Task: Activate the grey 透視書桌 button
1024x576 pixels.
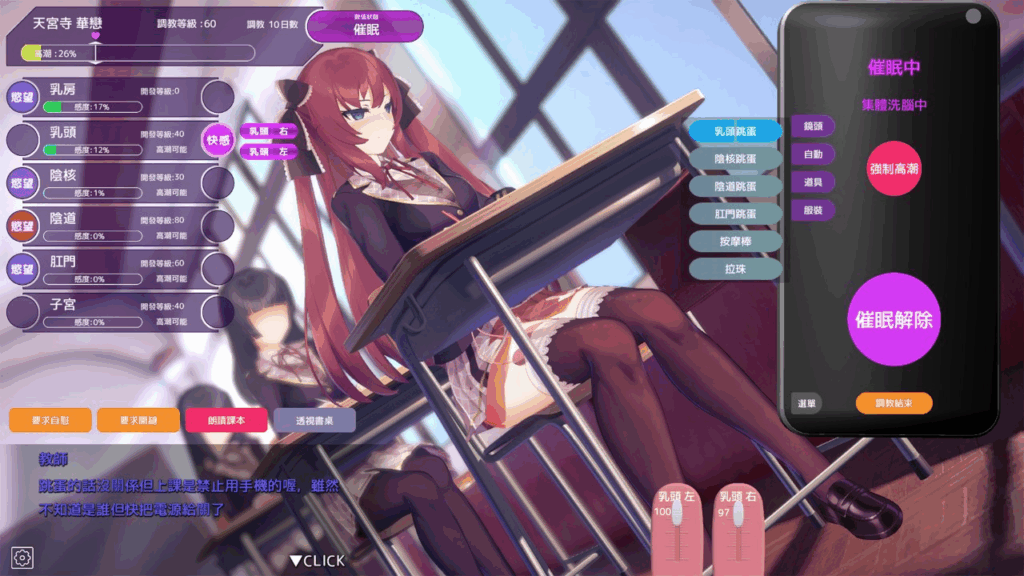Action: 314,420
